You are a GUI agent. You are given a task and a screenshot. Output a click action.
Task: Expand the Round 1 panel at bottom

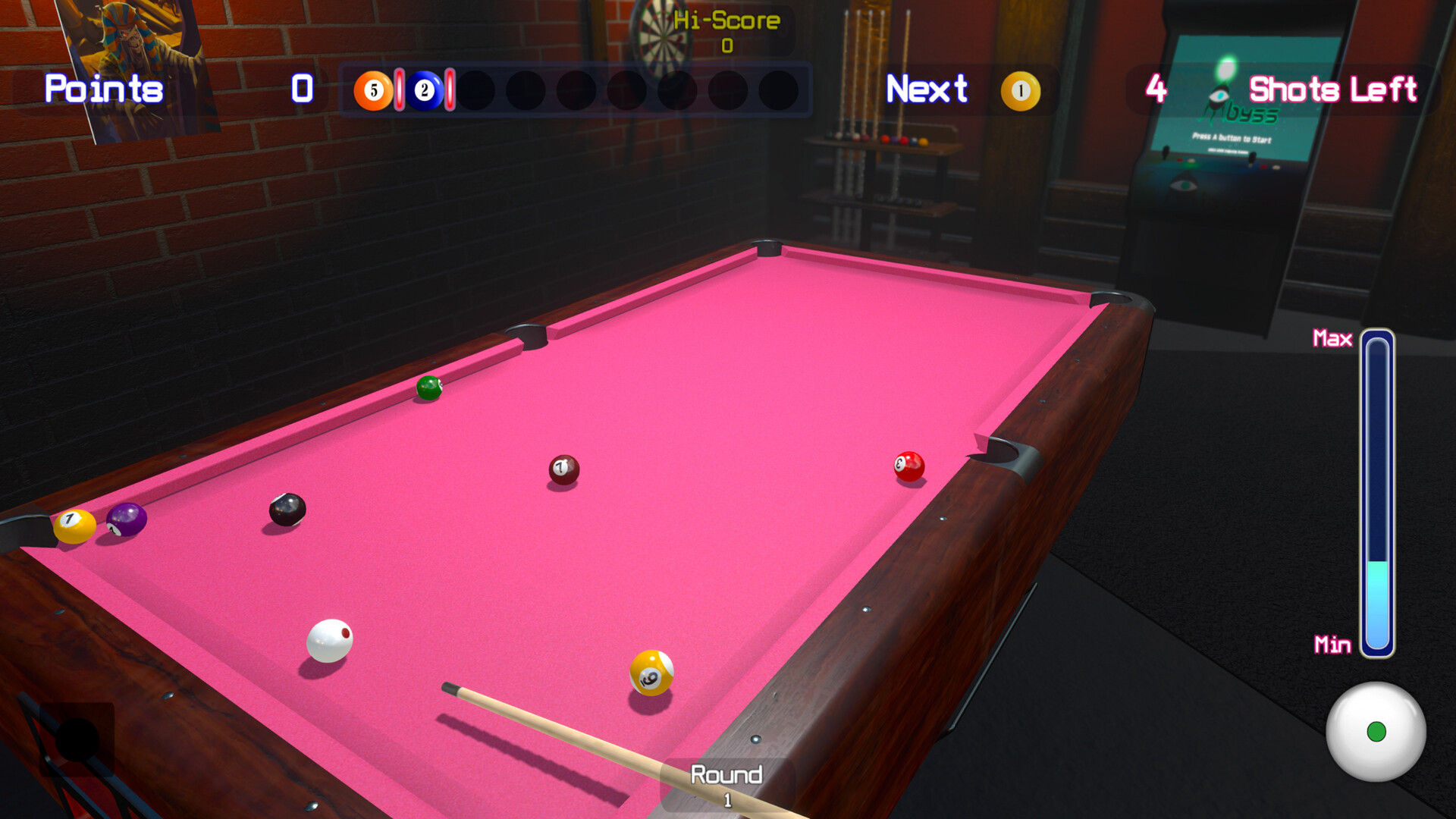(x=726, y=783)
